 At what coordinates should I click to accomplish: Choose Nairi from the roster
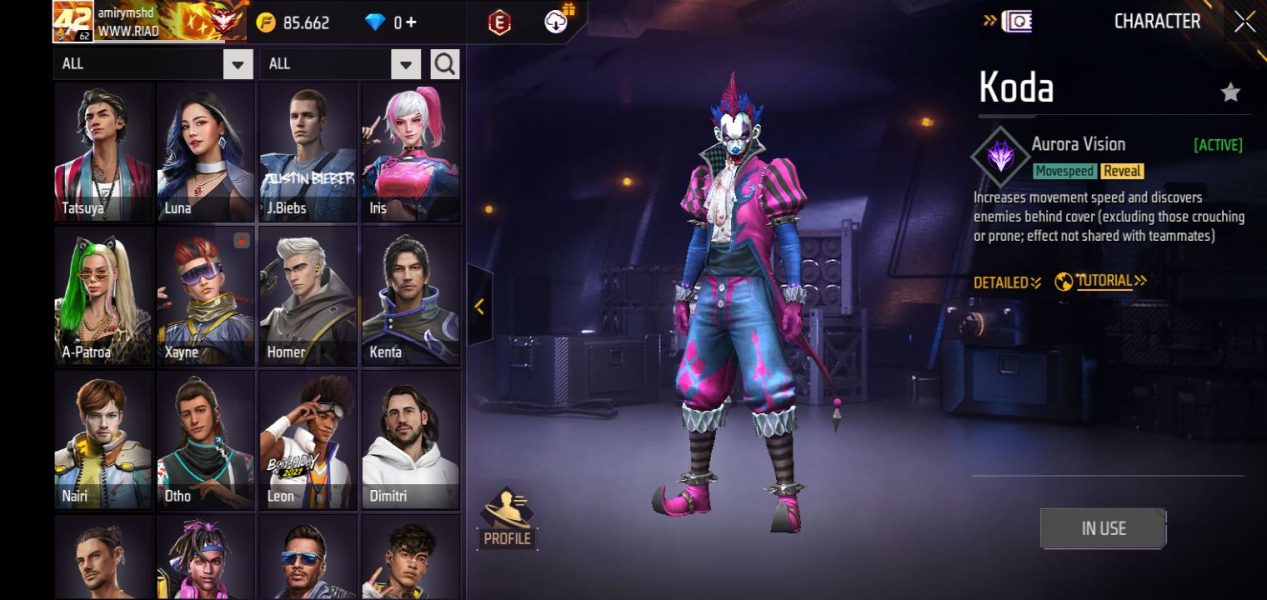pos(103,440)
